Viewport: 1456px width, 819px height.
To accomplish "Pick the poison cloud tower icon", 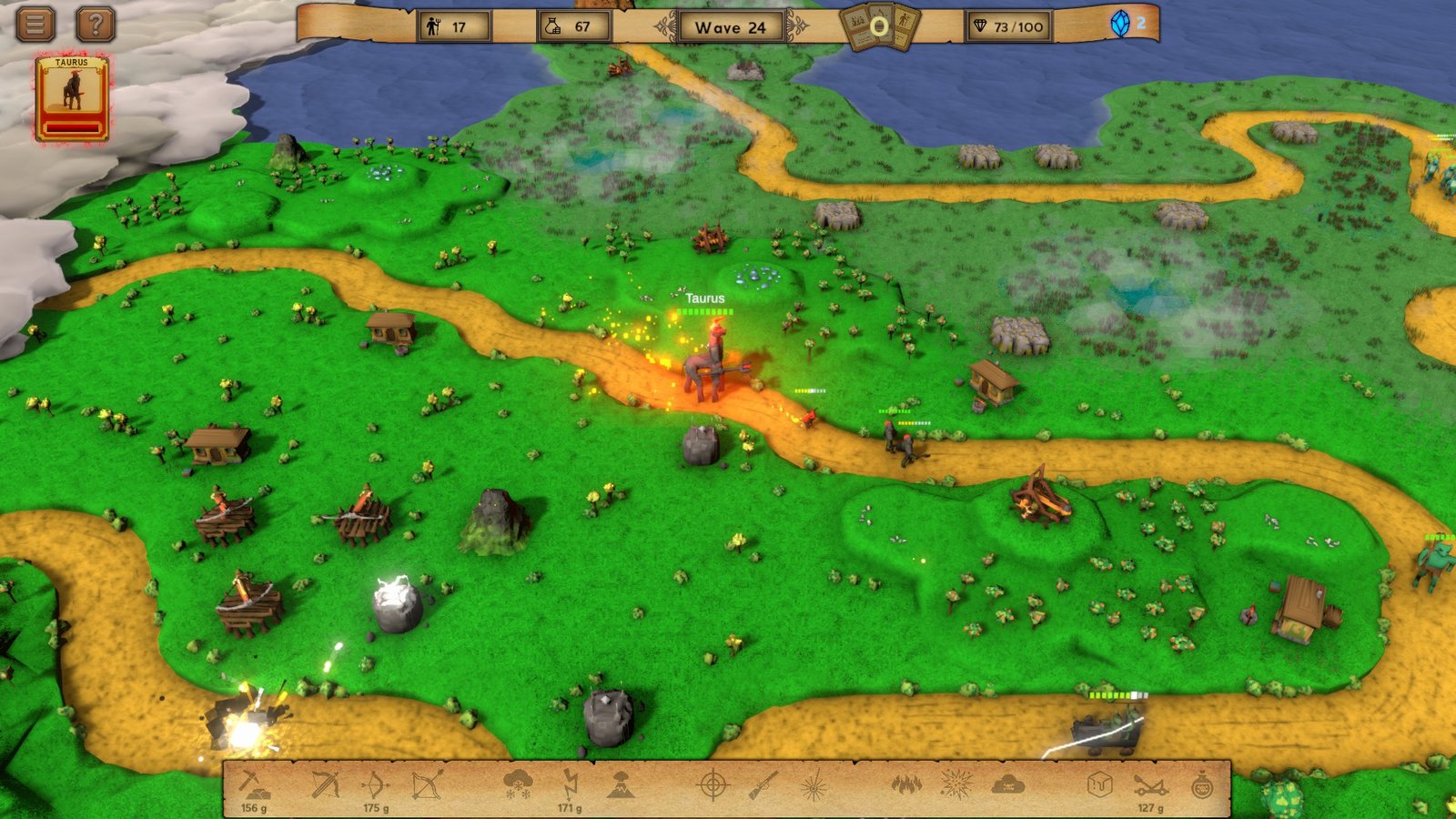I will 1007,784.
